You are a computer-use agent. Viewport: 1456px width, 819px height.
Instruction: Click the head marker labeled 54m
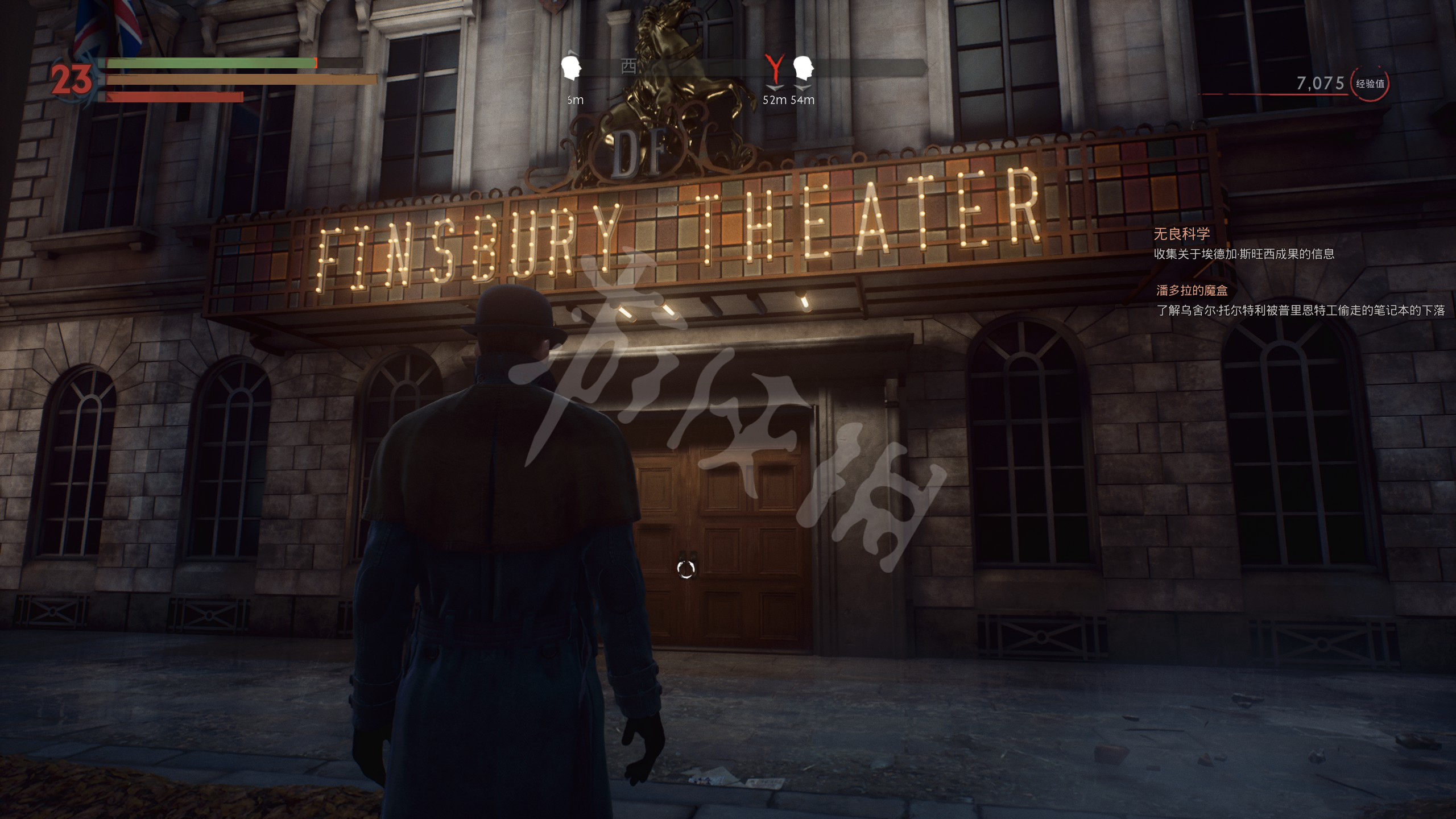click(x=803, y=69)
